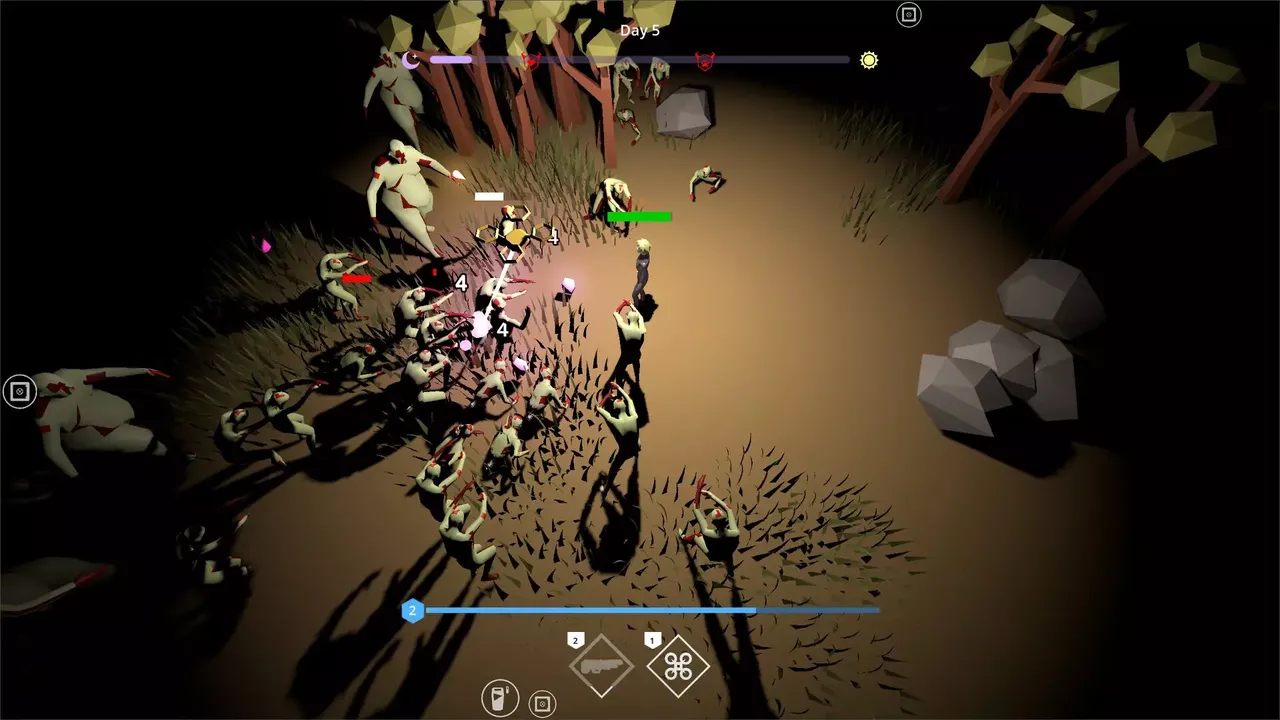Click the square marker near the Day 5 label

point(908,15)
